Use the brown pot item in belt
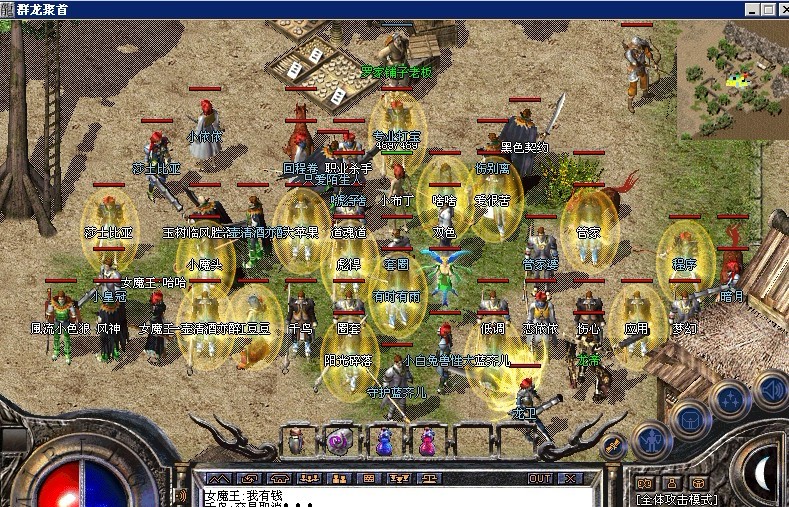 296,440
